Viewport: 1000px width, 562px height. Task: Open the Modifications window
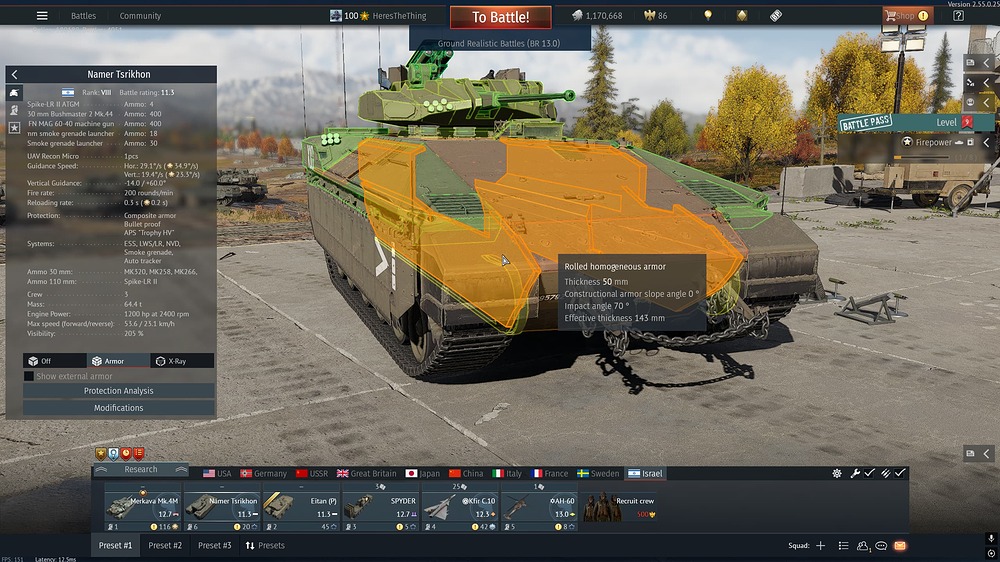coord(118,408)
